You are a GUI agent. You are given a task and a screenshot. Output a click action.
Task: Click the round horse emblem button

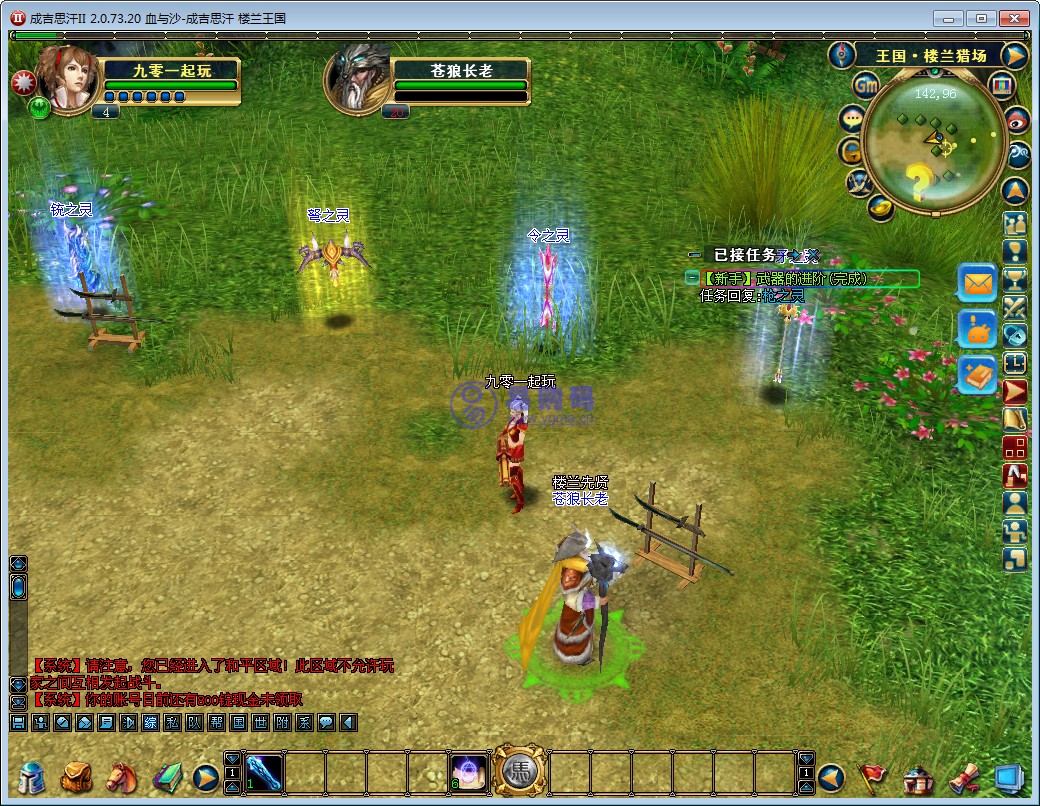point(519,771)
